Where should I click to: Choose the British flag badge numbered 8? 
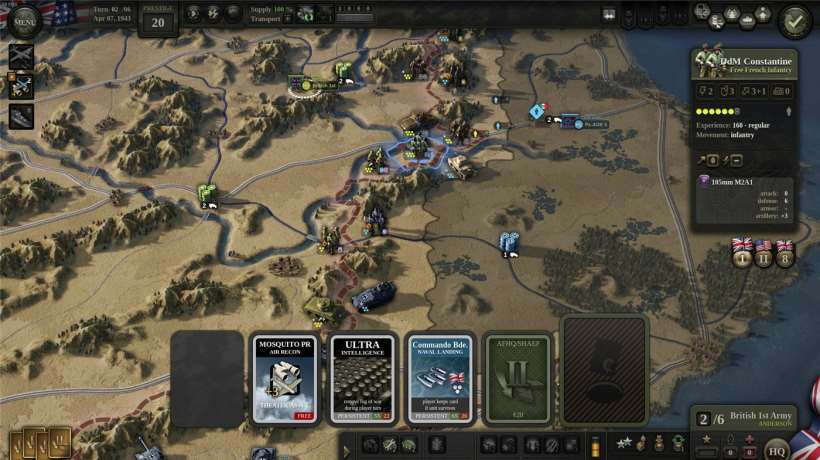(785, 255)
